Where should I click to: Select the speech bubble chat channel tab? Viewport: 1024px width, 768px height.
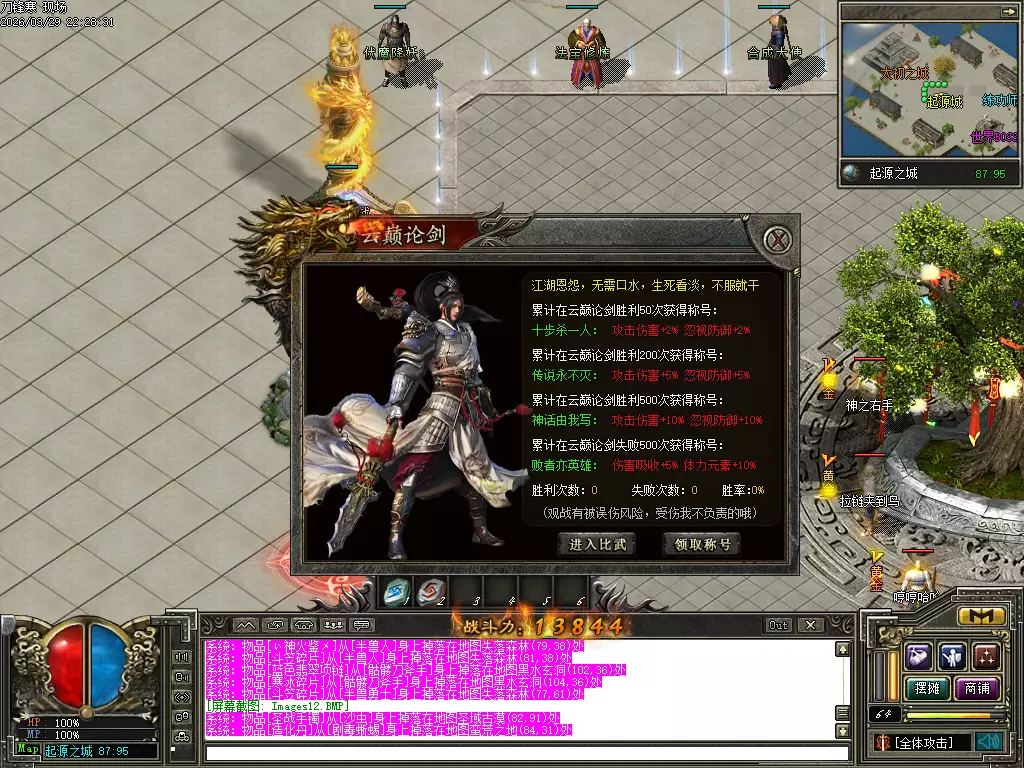coord(359,625)
